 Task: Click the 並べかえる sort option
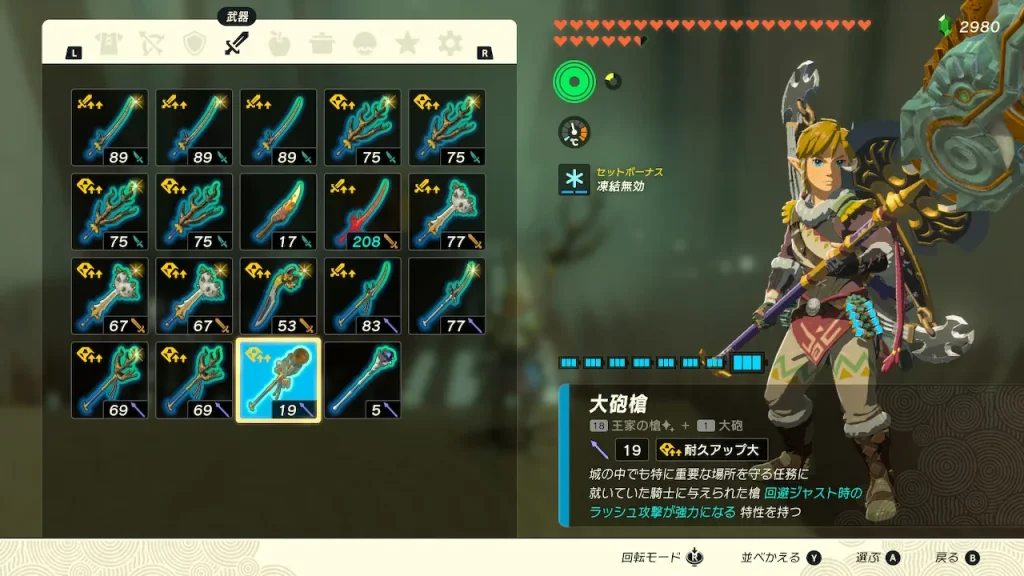(x=780, y=558)
